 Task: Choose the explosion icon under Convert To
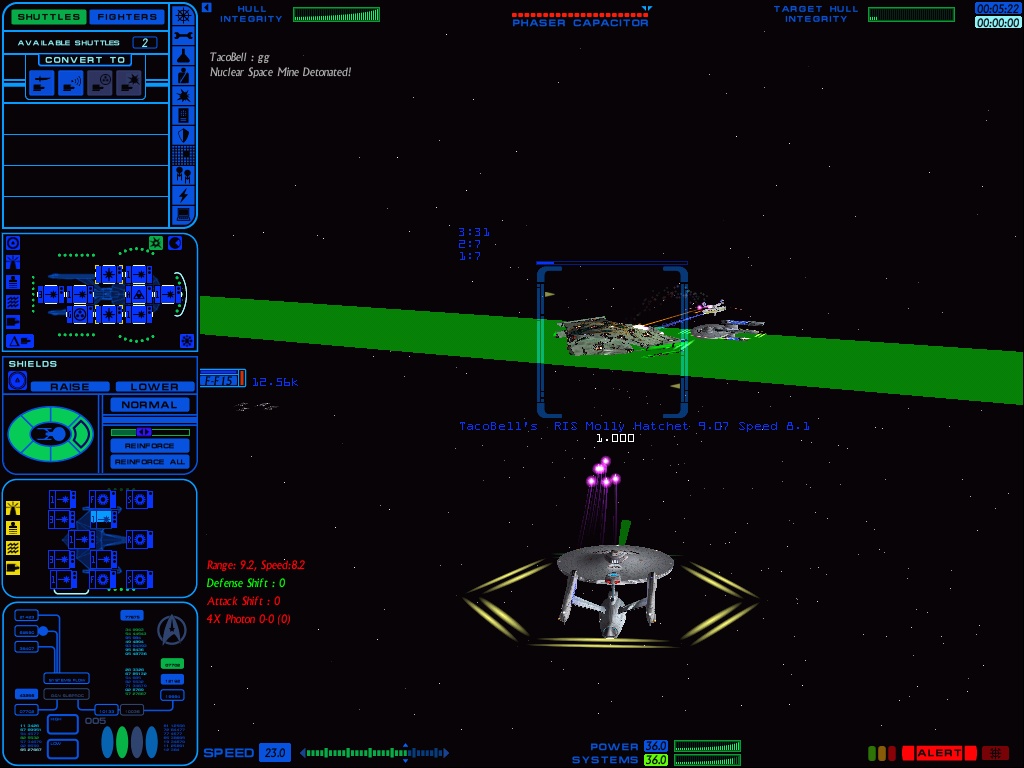(x=129, y=84)
